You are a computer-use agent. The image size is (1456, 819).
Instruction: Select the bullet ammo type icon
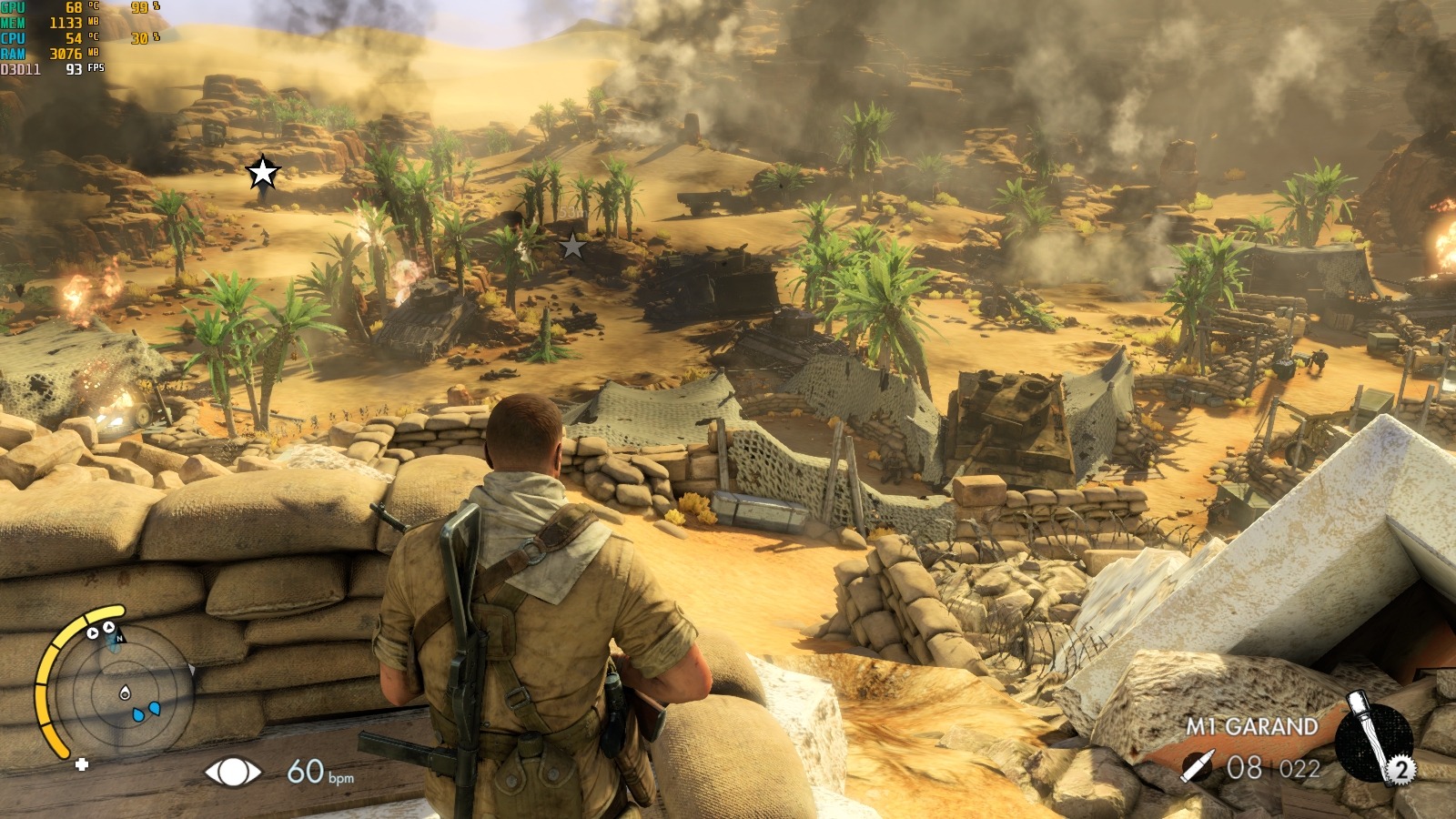pos(1197,767)
